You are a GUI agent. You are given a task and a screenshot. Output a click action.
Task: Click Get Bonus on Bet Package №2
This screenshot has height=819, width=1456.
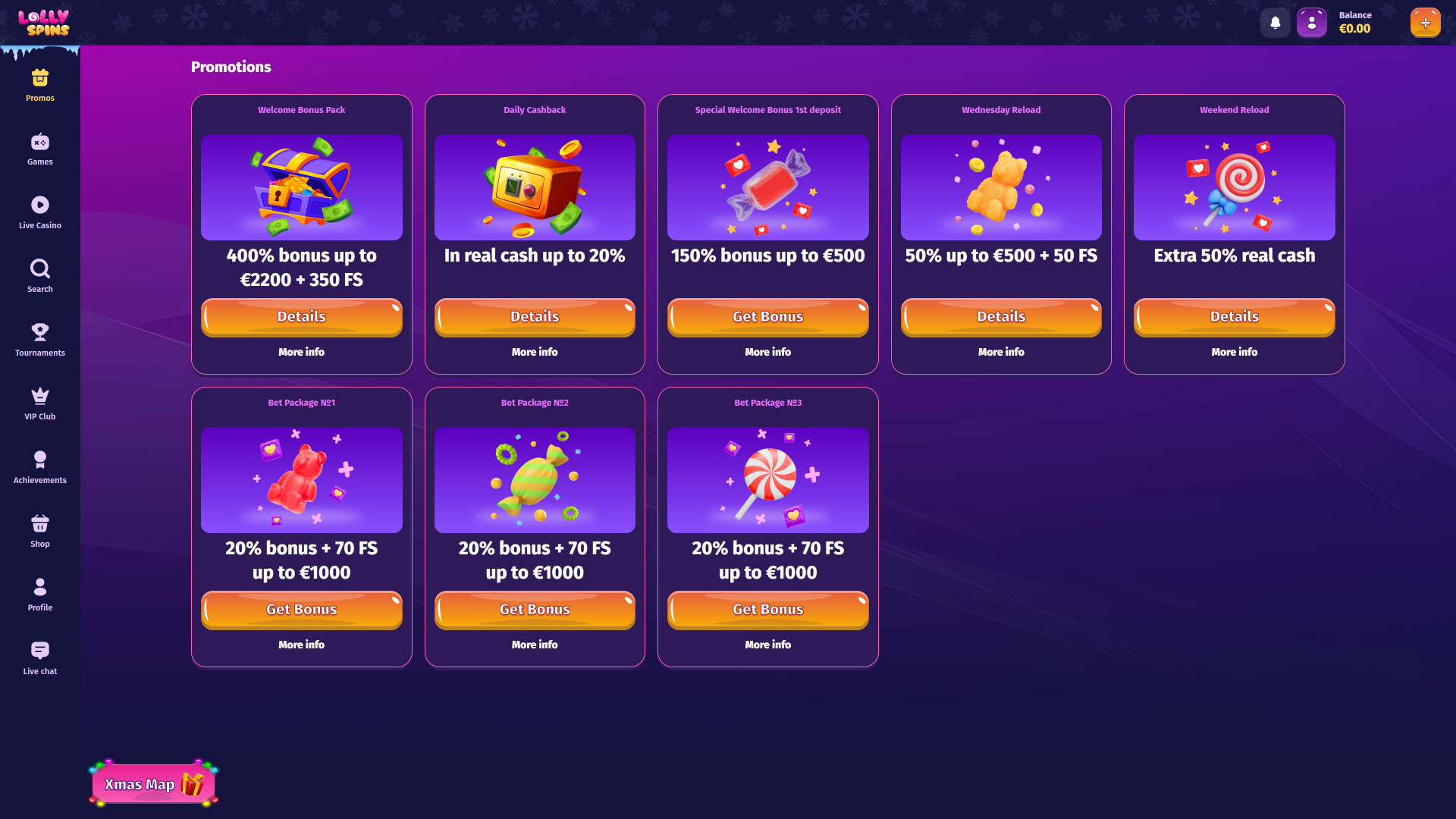pyautogui.click(x=535, y=610)
